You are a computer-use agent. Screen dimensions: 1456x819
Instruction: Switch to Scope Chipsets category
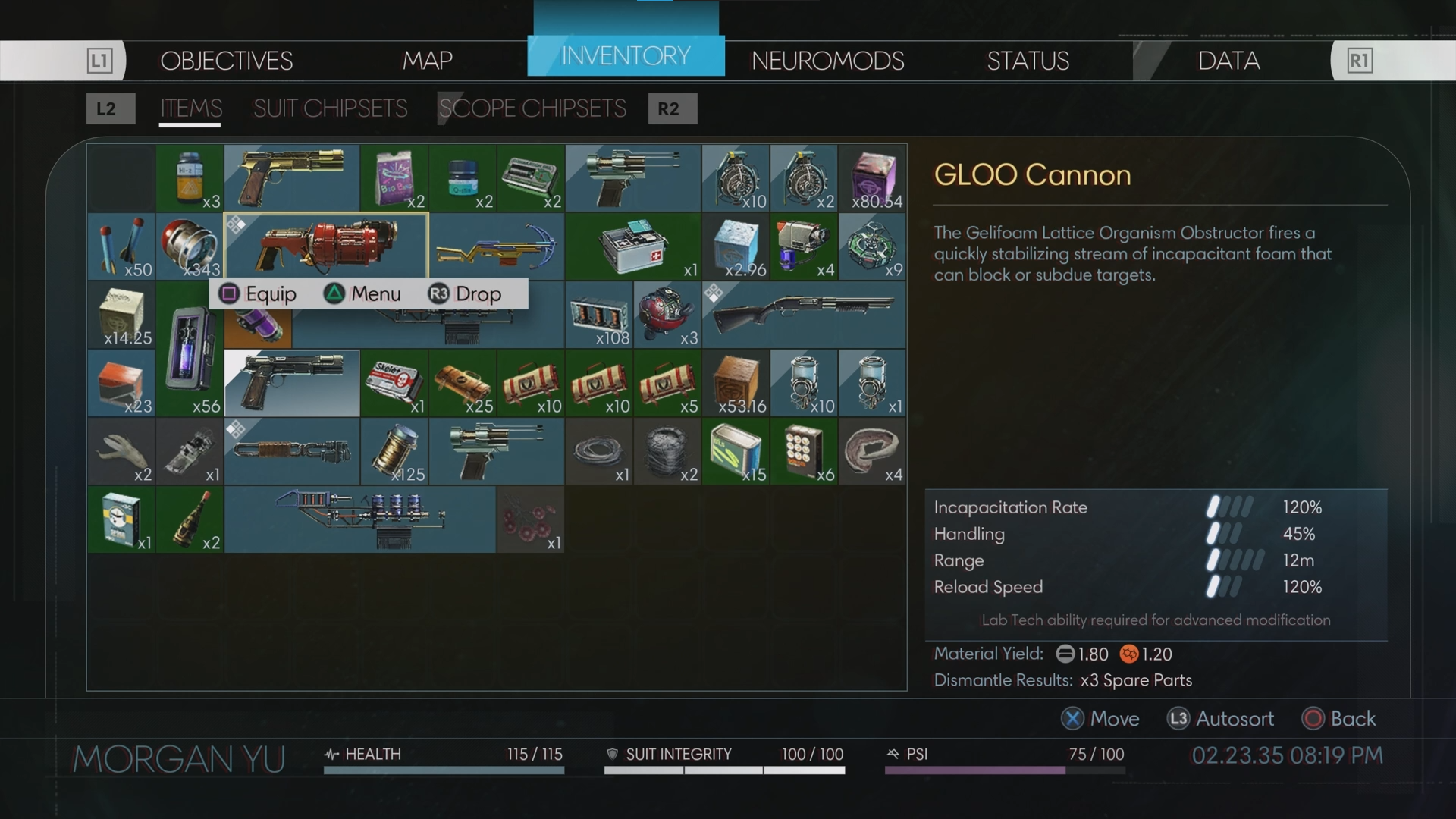[532, 108]
